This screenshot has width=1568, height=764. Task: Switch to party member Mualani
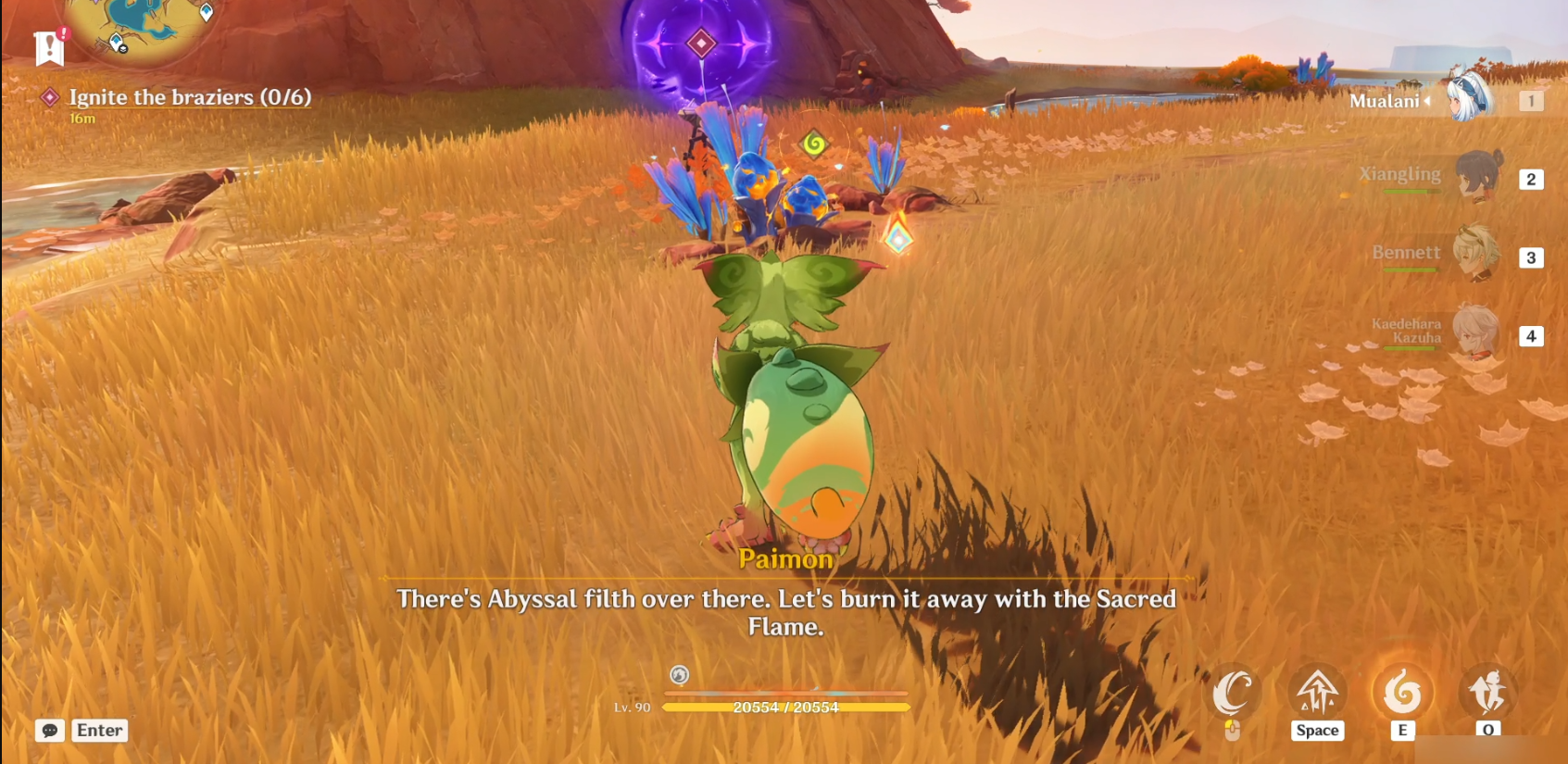[1469, 98]
